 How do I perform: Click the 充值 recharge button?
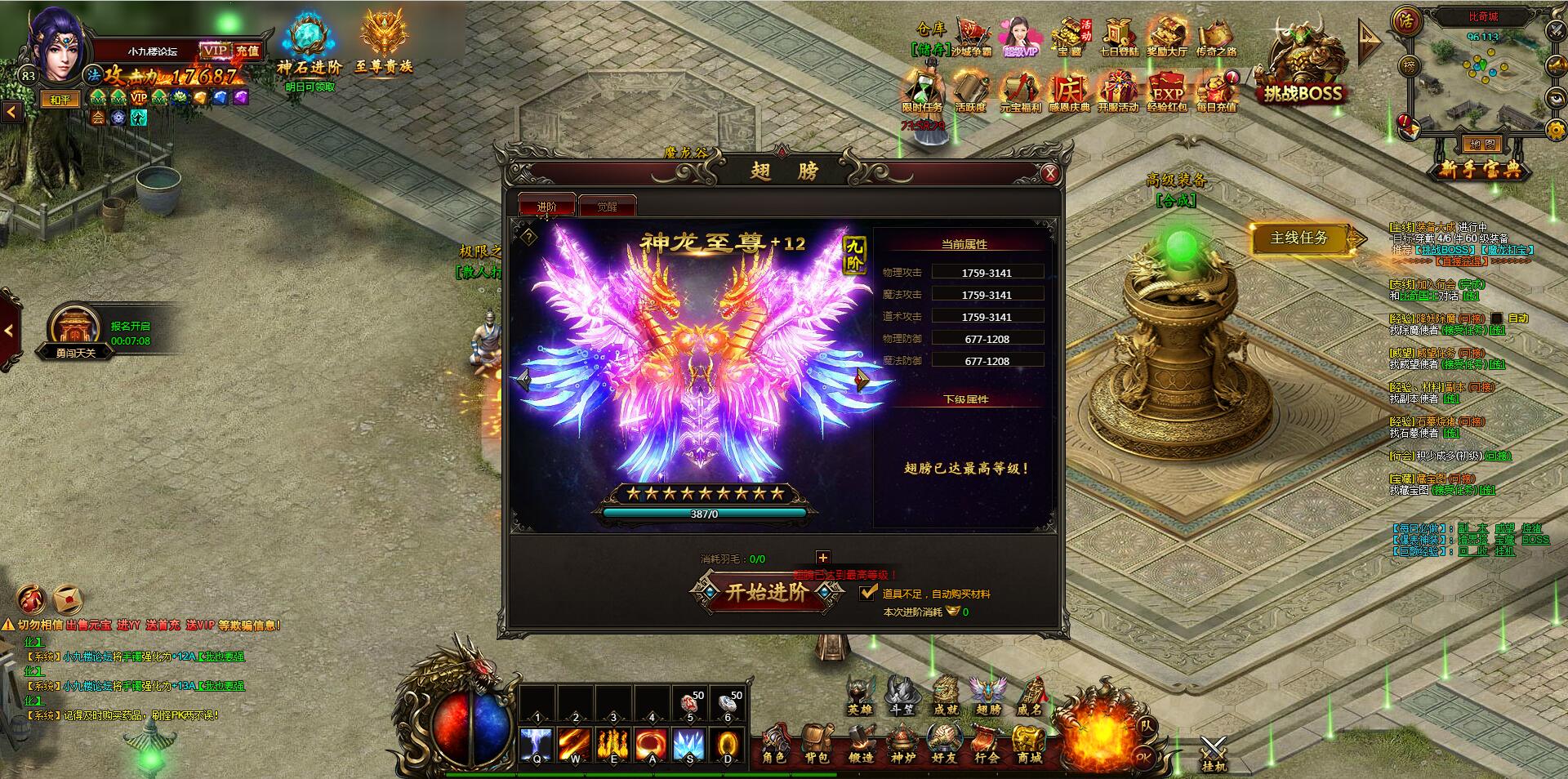click(247, 51)
